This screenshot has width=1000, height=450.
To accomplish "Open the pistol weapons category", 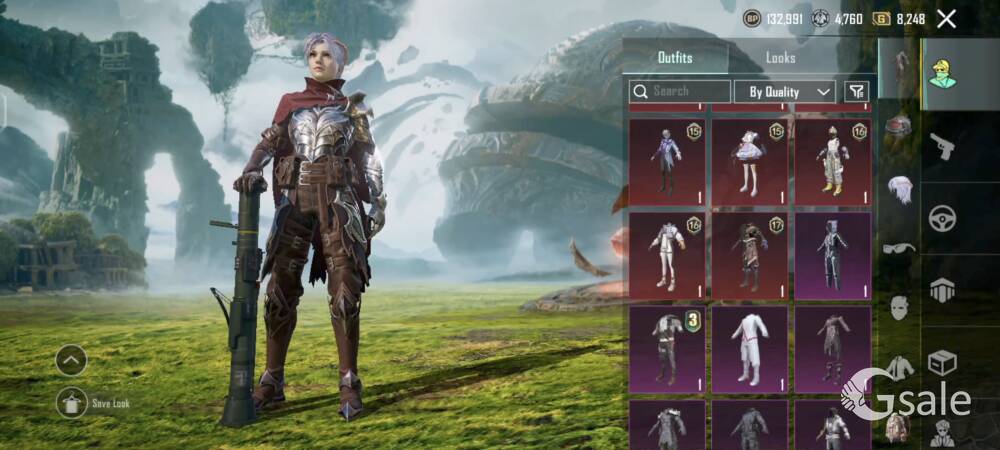I will click(941, 147).
